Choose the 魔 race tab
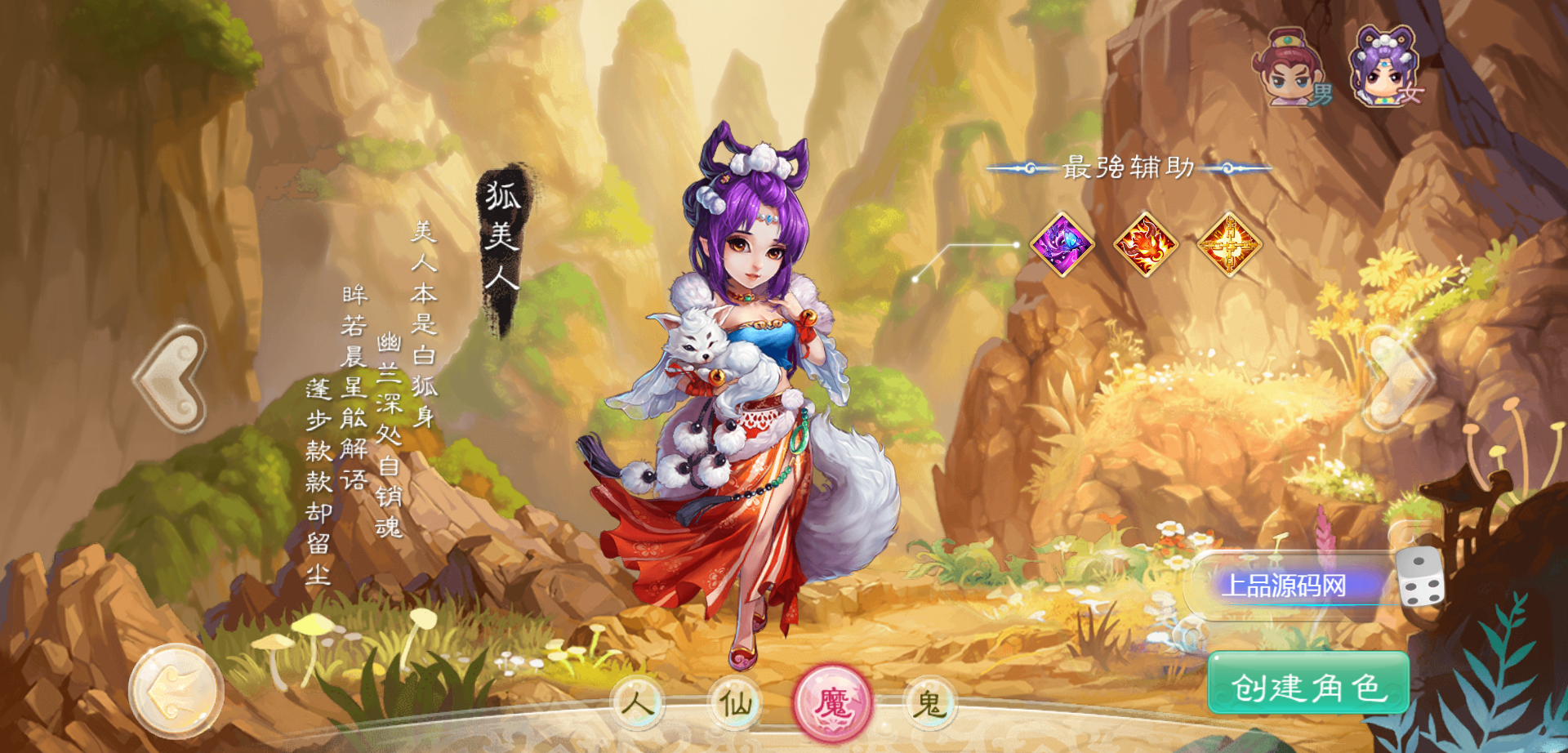Image resolution: width=1568 pixels, height=753 pixels. [x=833, y=702]
